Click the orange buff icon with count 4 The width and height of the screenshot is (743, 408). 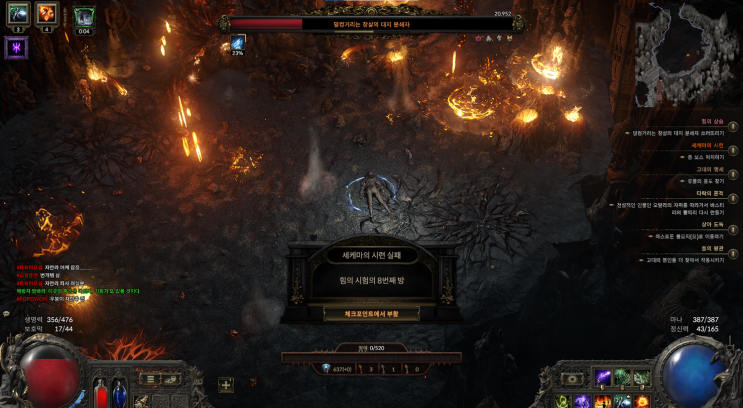pyautogui.click(x=47, y=13)
